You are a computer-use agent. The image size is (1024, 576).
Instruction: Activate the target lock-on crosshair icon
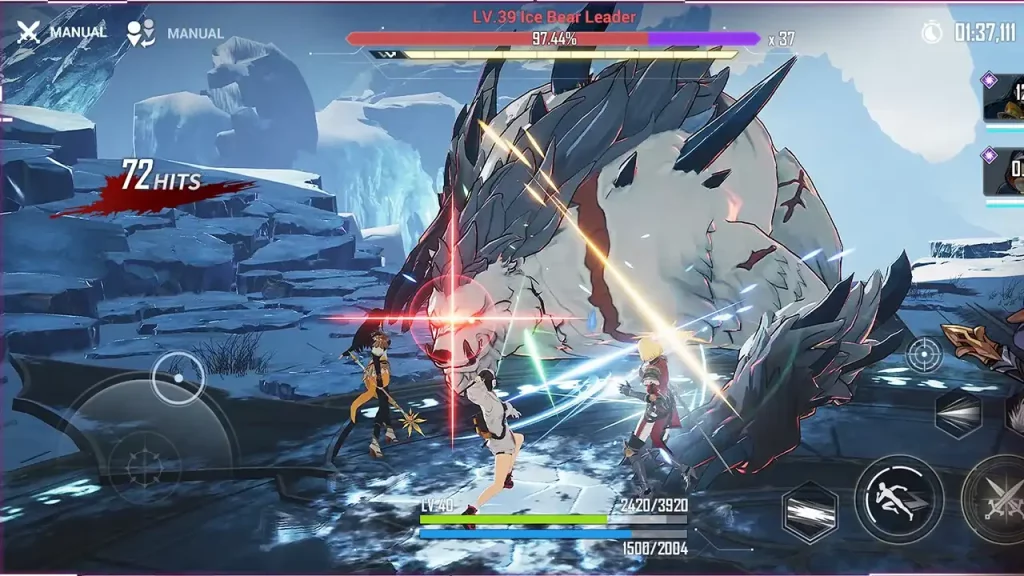pyautogui.click(x=923, y=354)
